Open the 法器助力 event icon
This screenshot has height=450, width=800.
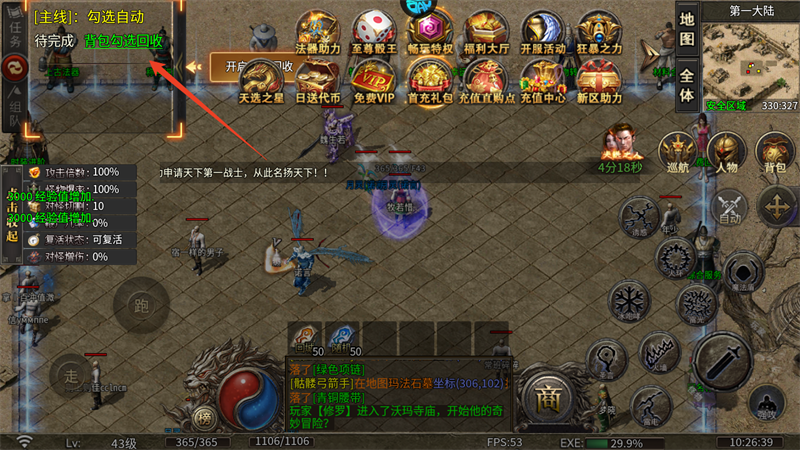coord(318,28)
